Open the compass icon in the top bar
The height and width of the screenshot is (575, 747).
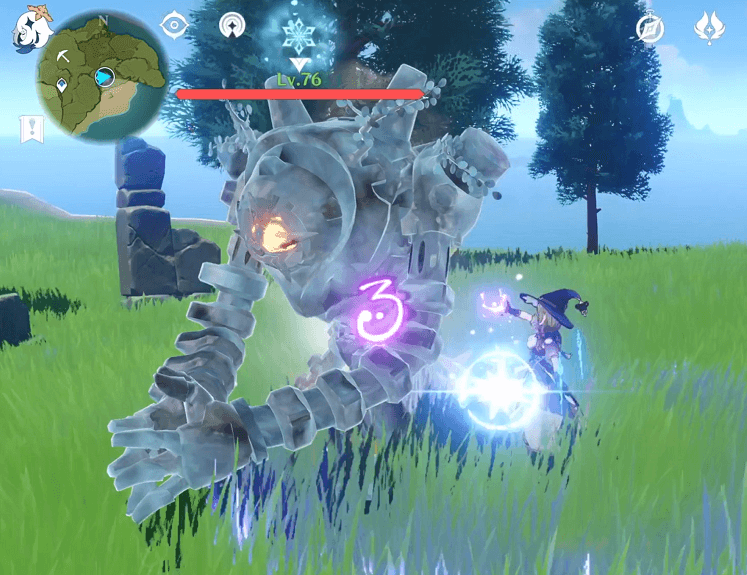[x=650, y=28]
